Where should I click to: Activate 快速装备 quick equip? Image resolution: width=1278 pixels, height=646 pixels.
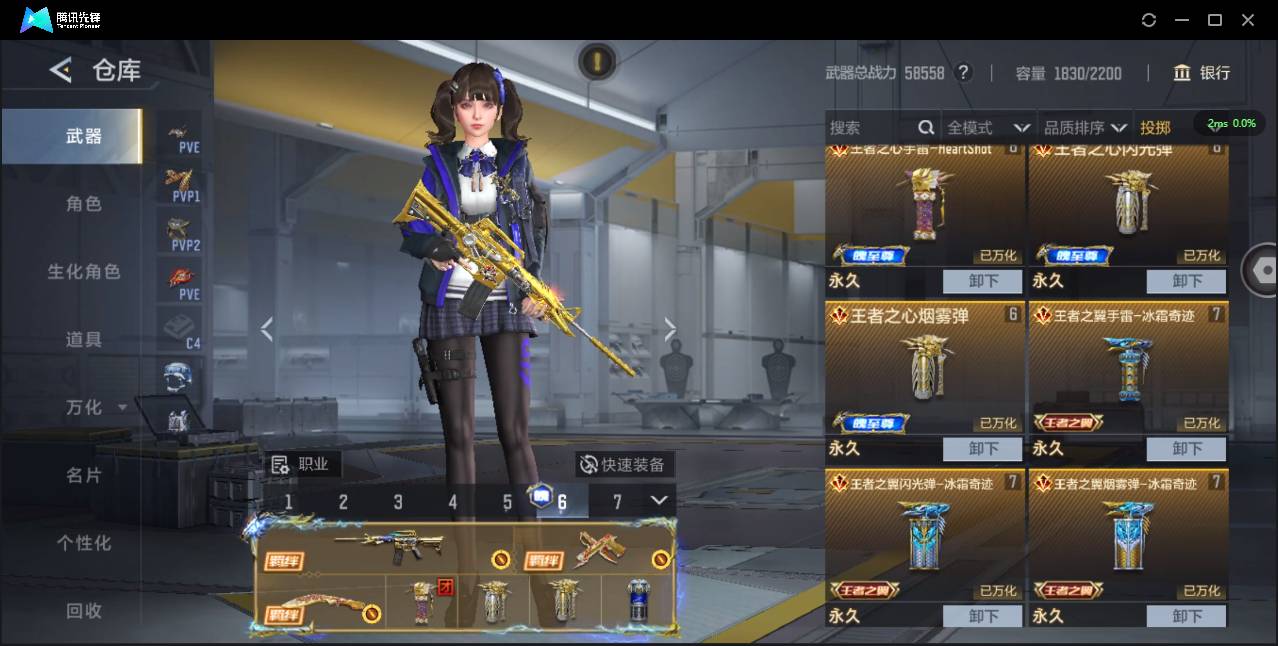tap(624, 465)
